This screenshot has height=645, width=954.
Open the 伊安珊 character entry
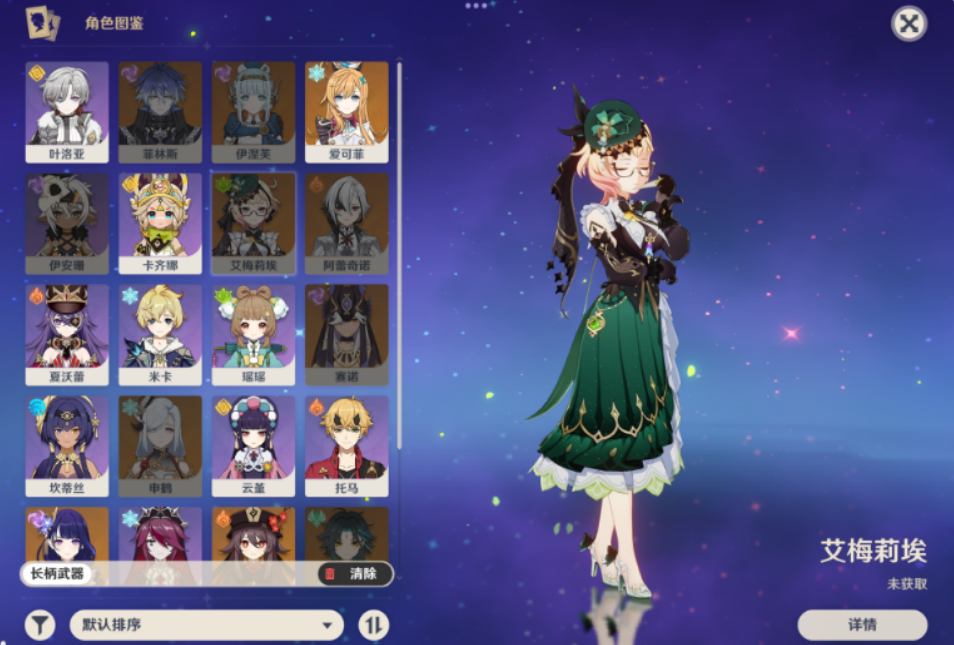(x=67, y=223)
